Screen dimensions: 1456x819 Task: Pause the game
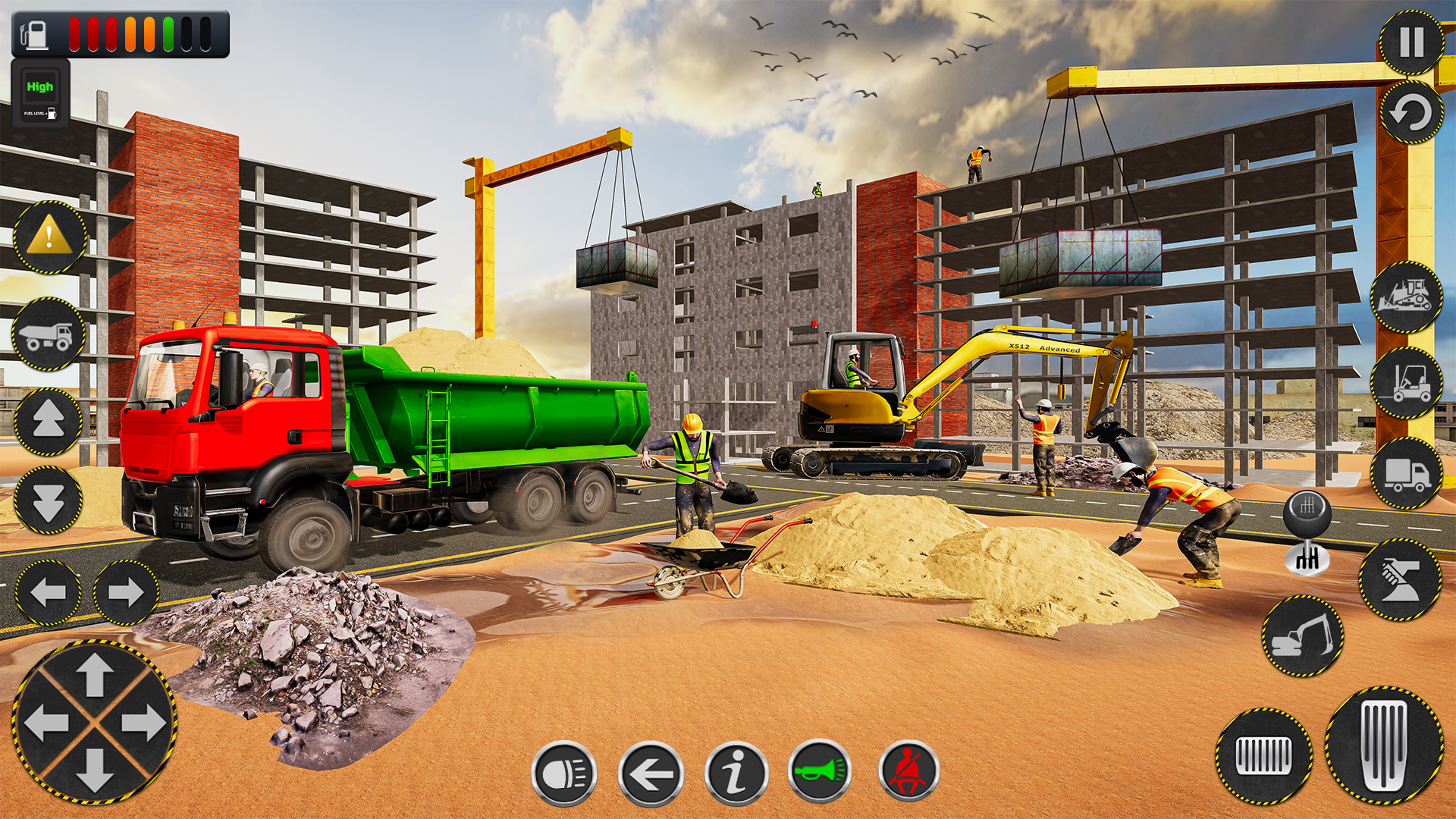pos(1410,42)
